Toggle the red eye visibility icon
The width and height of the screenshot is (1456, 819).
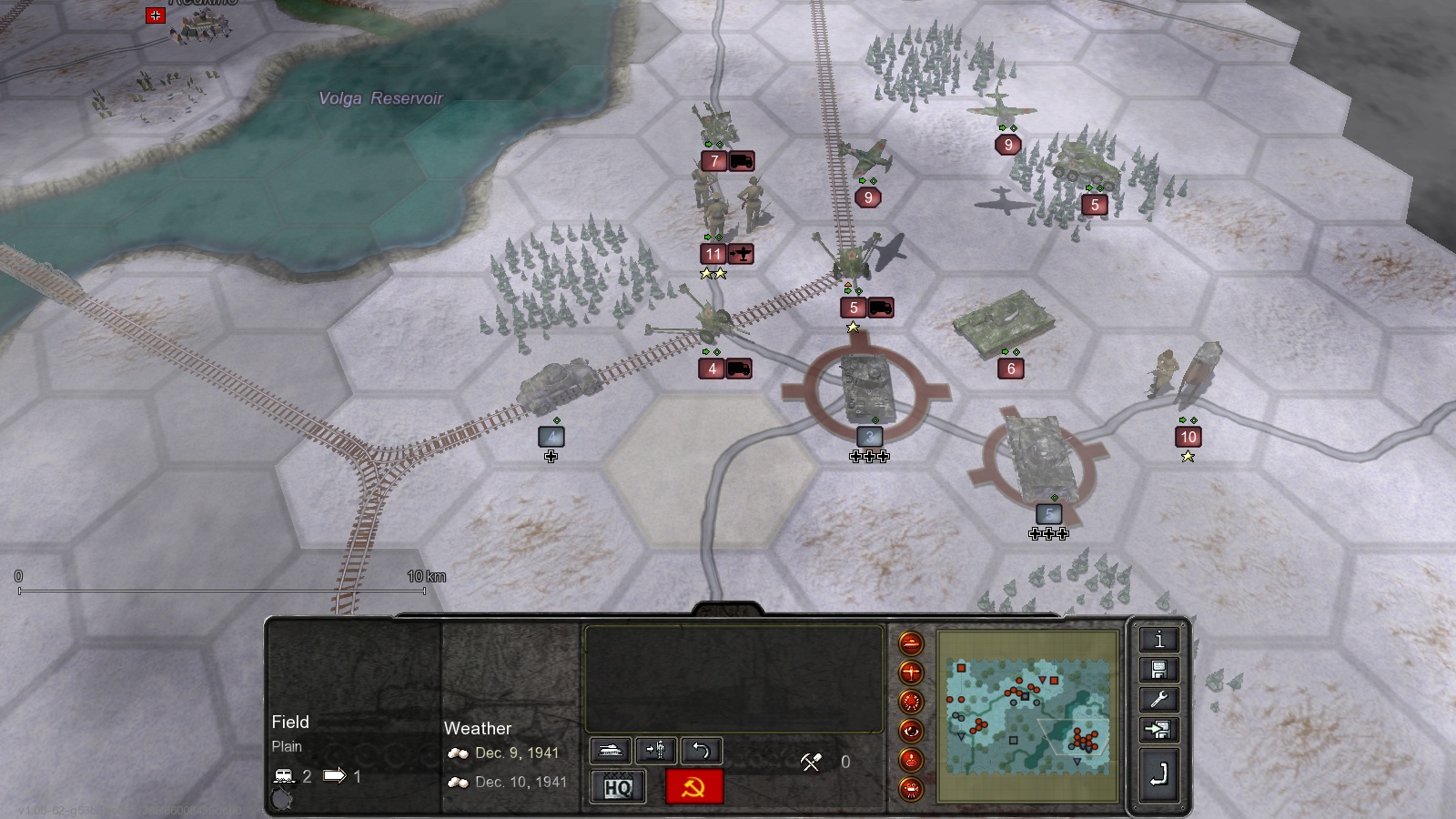pos(911,732)
